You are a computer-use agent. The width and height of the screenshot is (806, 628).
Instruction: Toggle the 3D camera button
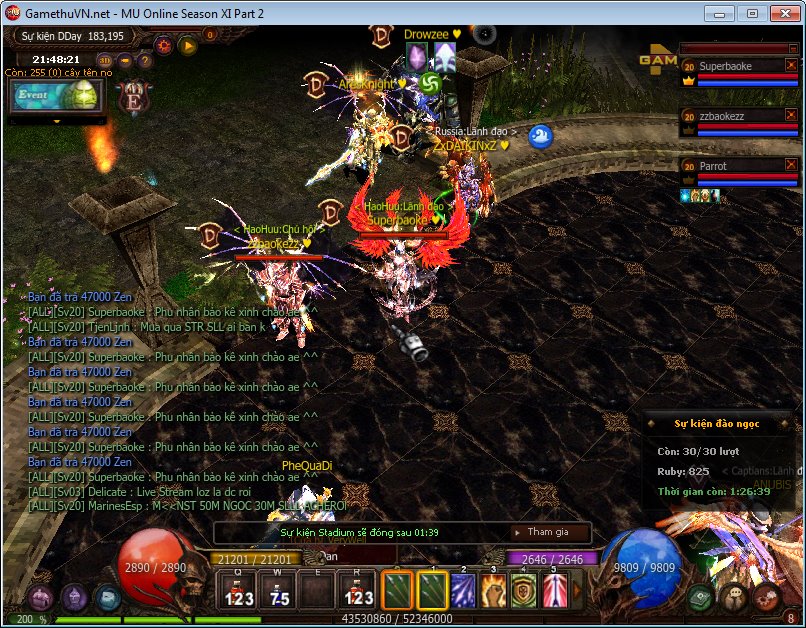(x=105, y=60)
